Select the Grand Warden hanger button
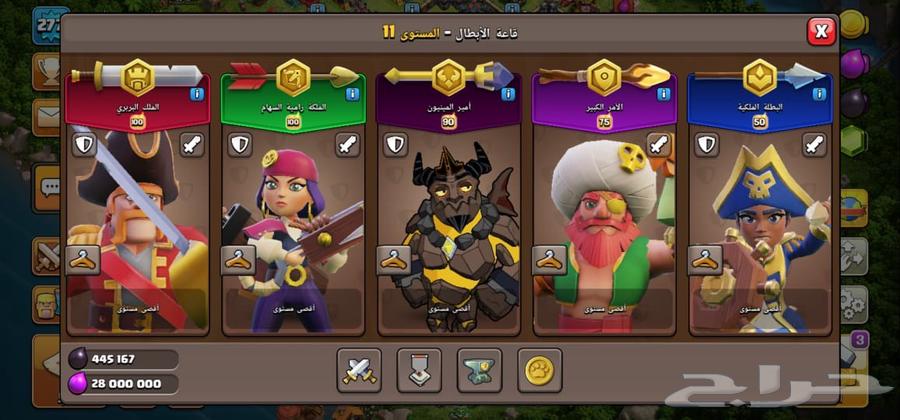The width and height of the screenshot is (900, 420). [550, 259]
